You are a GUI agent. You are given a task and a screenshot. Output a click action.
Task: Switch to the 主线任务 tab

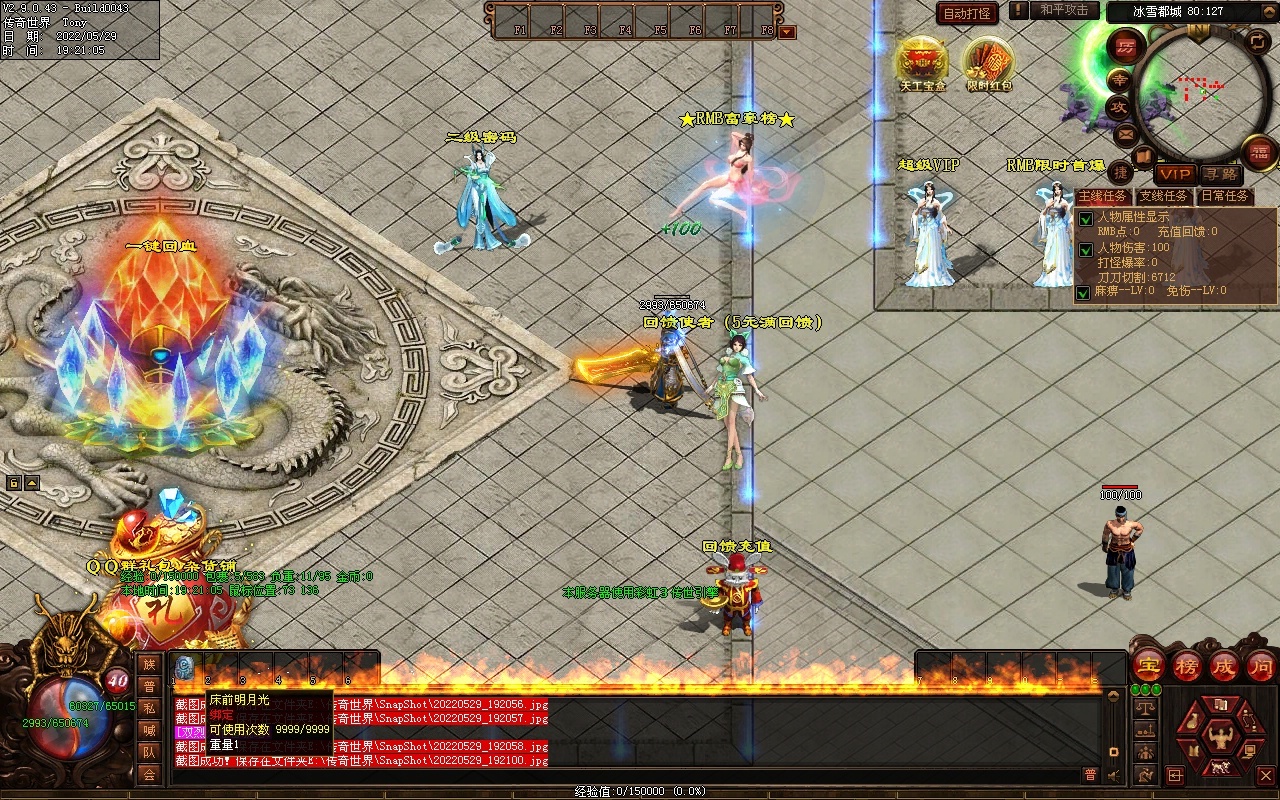coord(1103,197)
